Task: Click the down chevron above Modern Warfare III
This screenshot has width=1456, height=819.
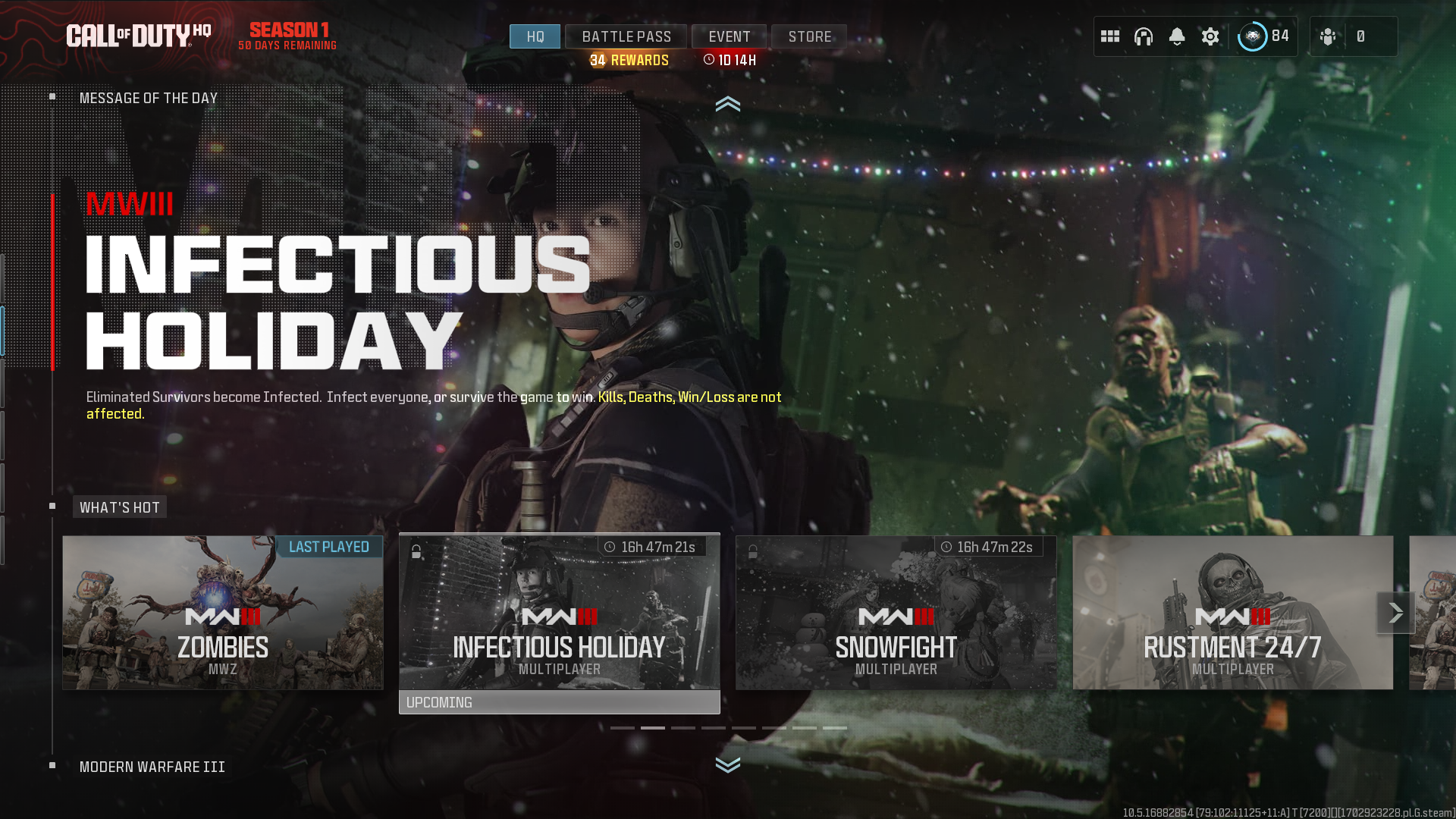Action: tap(728, 766)
